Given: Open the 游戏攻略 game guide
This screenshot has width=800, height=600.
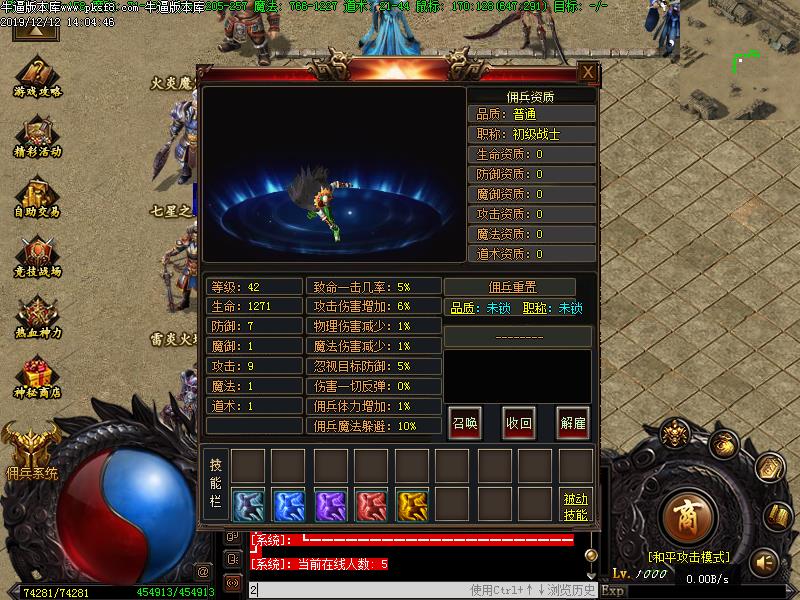Looking at the screenshot, I should (38, 76).
